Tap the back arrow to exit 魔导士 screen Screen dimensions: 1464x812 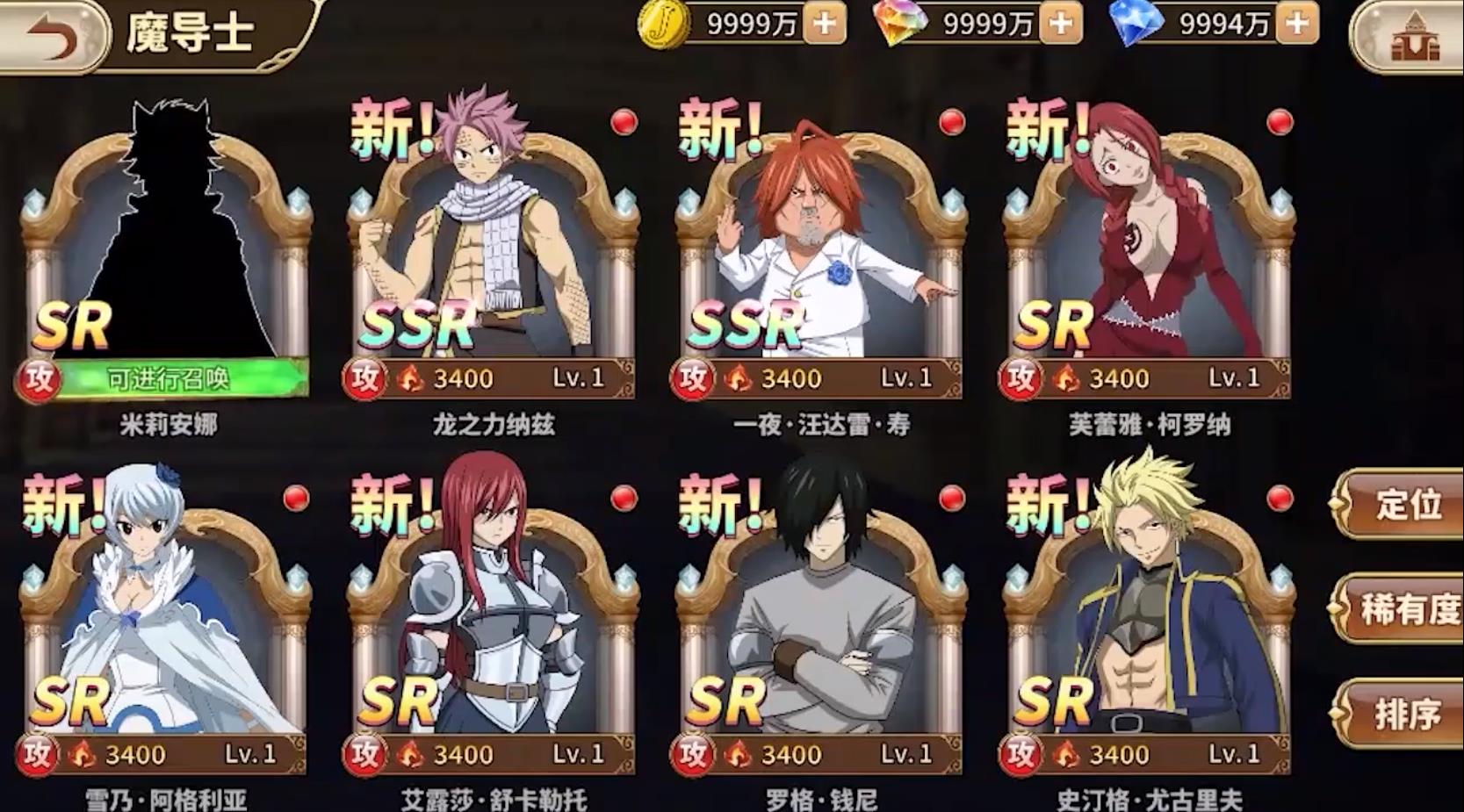(x=54, y=32)
